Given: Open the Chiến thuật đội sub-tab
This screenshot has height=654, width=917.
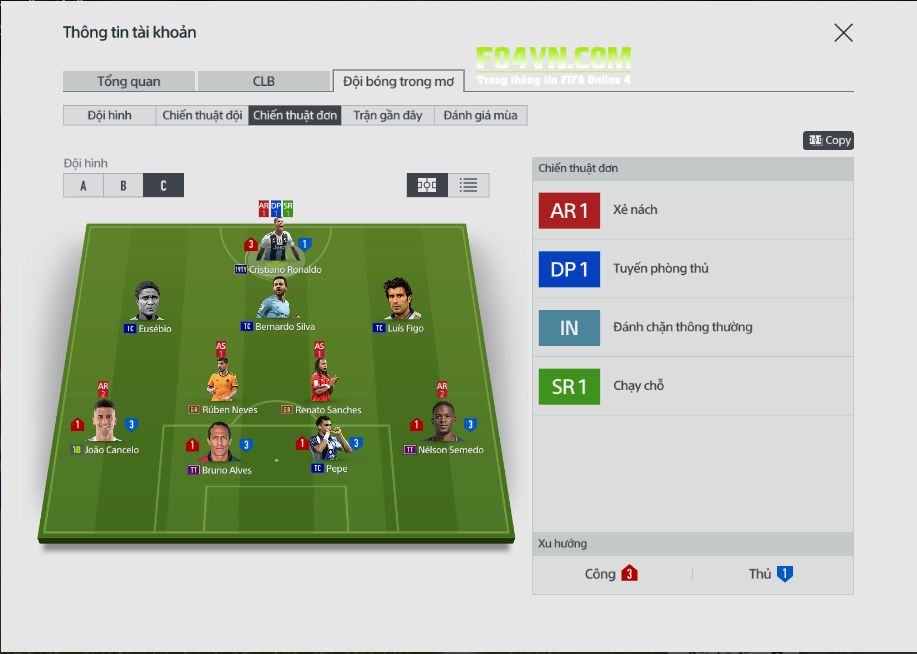Looking at the screenshot, I should [202, 115].
